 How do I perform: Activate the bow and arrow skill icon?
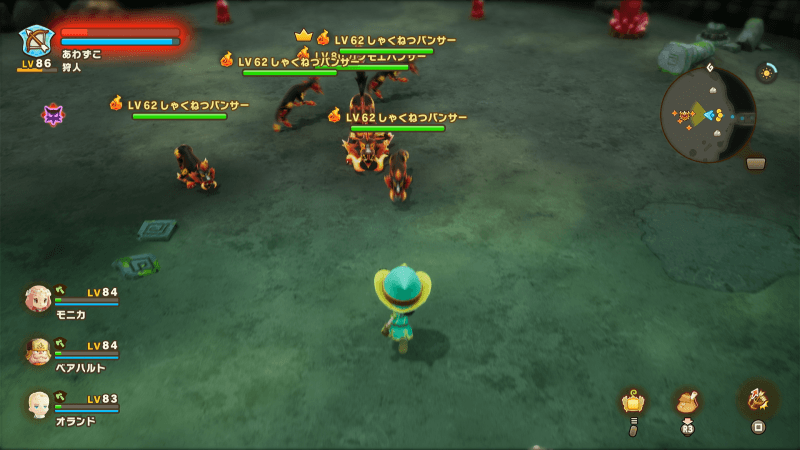(758, 398)
